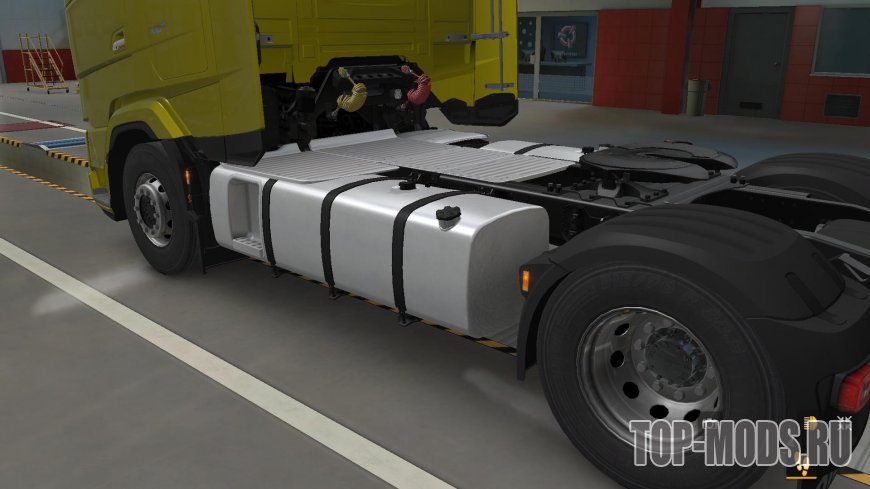Click the footsteps walk-around icon
This screenshot has width=870, height=489.
point(802,467)
